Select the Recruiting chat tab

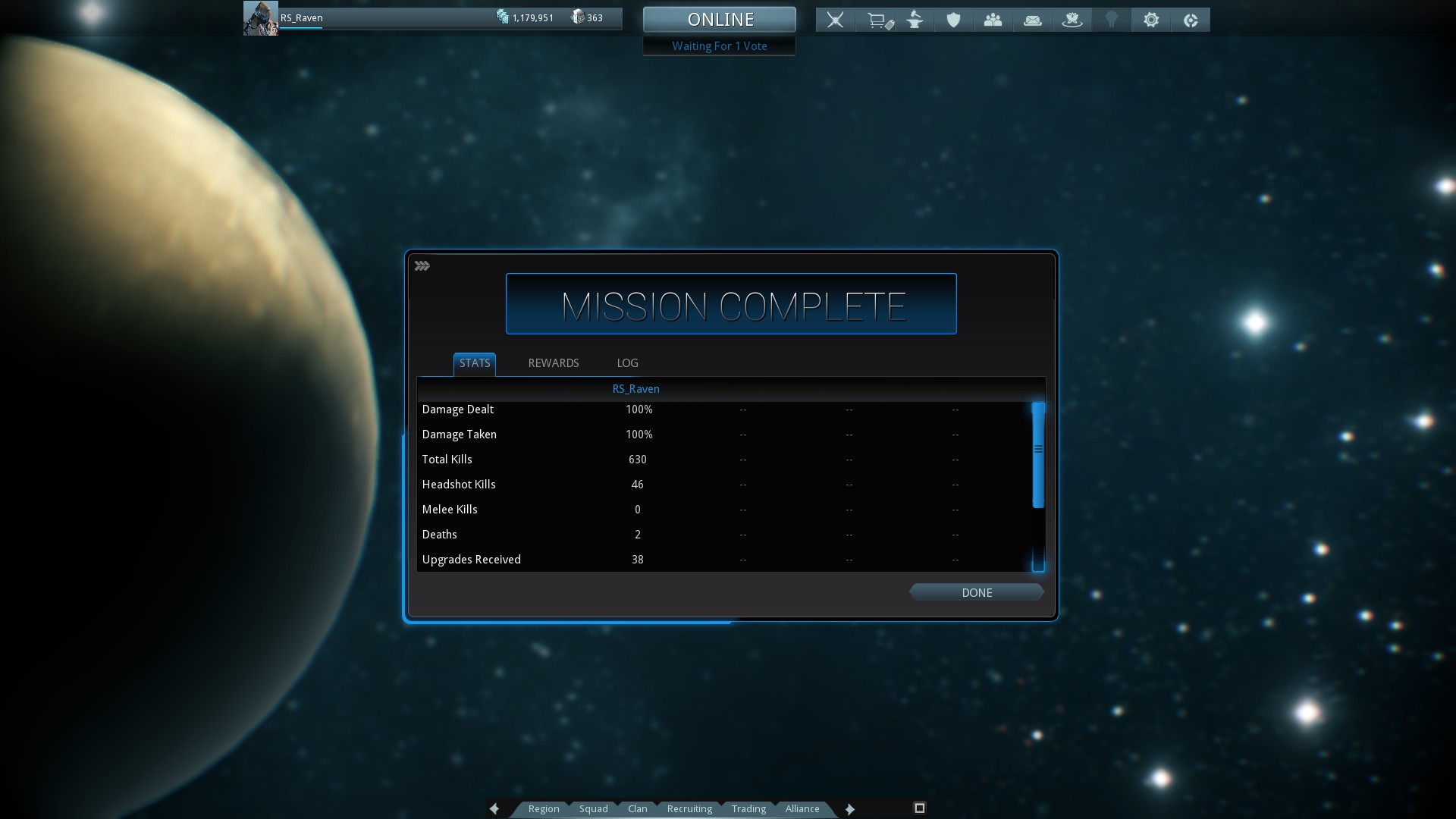tap(689, 809)
